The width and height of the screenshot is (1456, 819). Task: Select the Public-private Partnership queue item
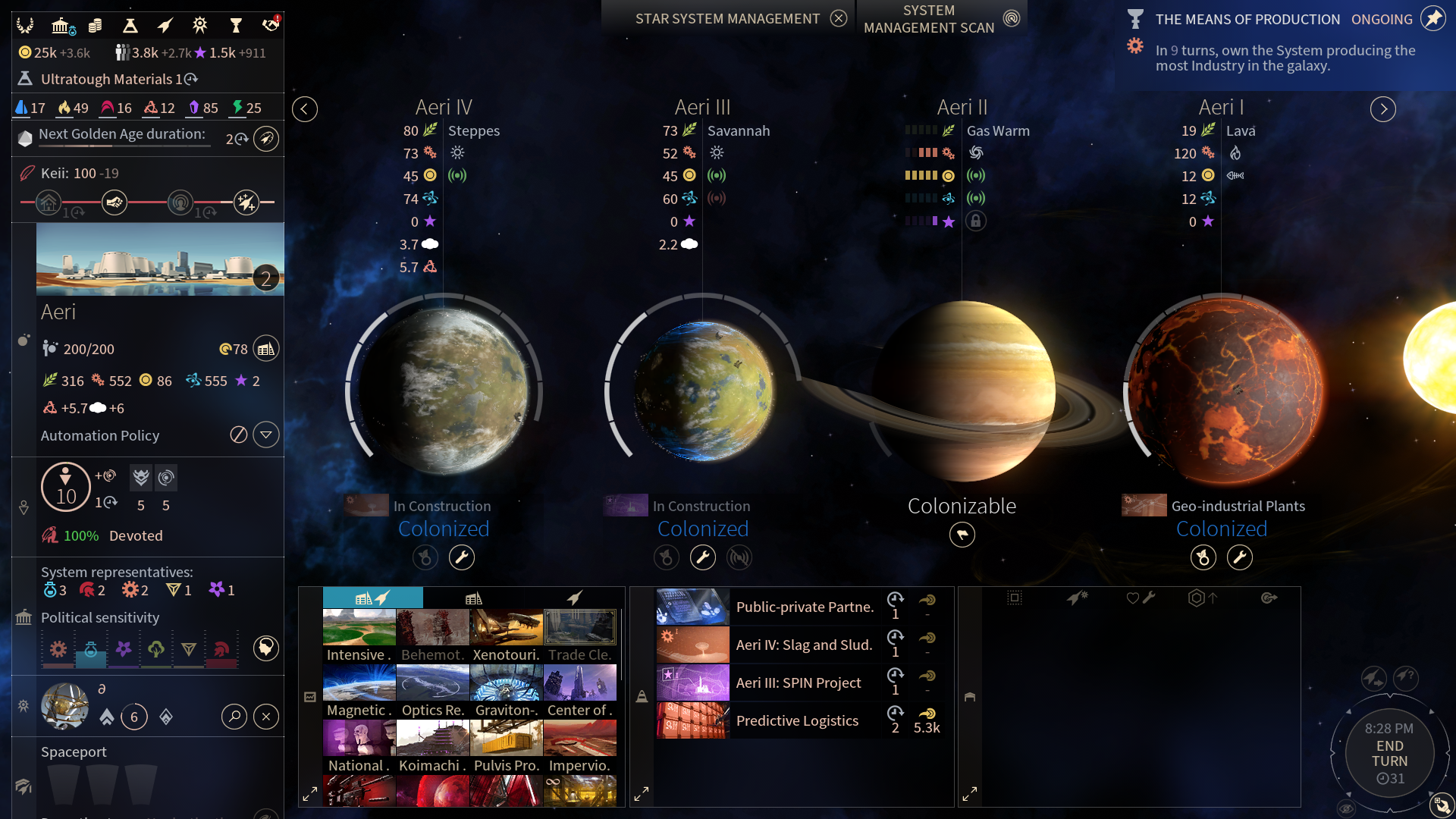point(804,607)
